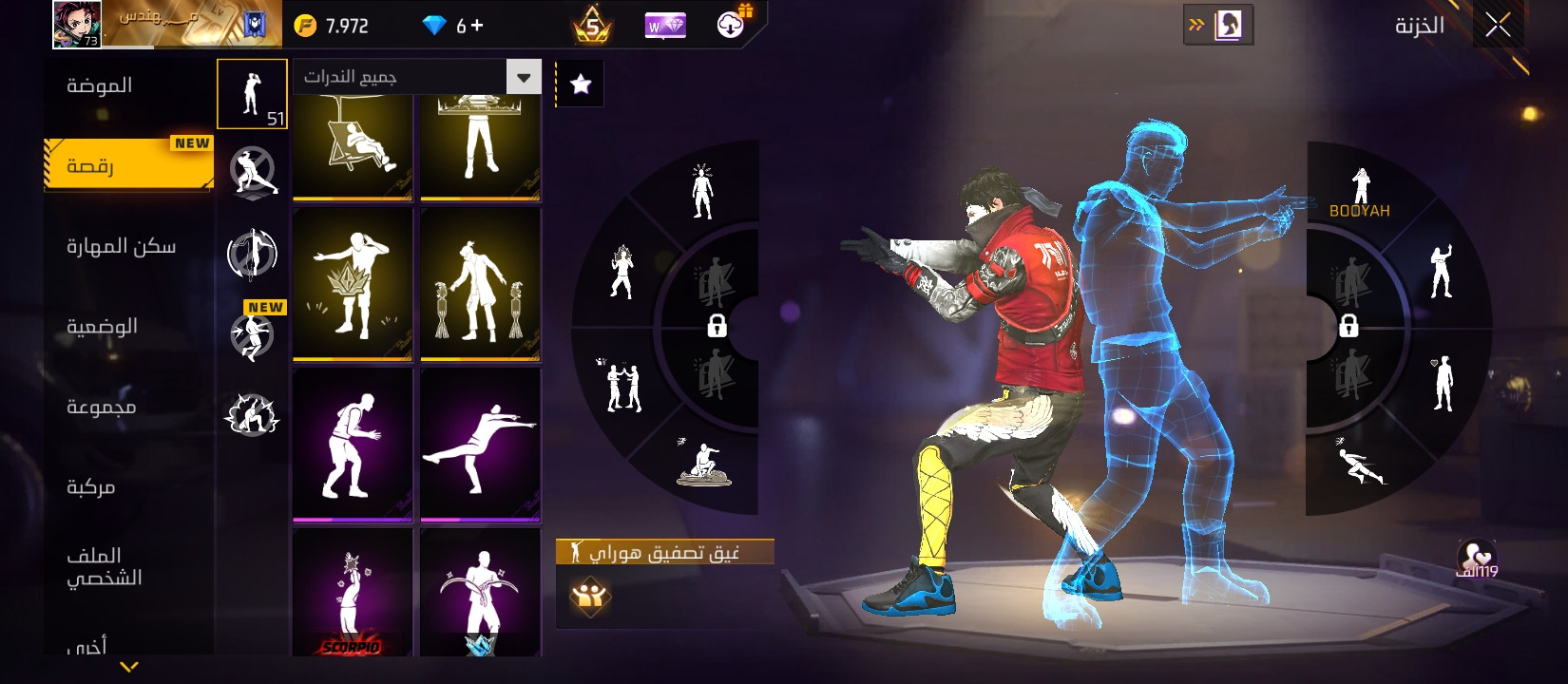This screenshot has height=684, width=1568.
Task: Close the vault screen with the X
Action: click(1498, 26)
